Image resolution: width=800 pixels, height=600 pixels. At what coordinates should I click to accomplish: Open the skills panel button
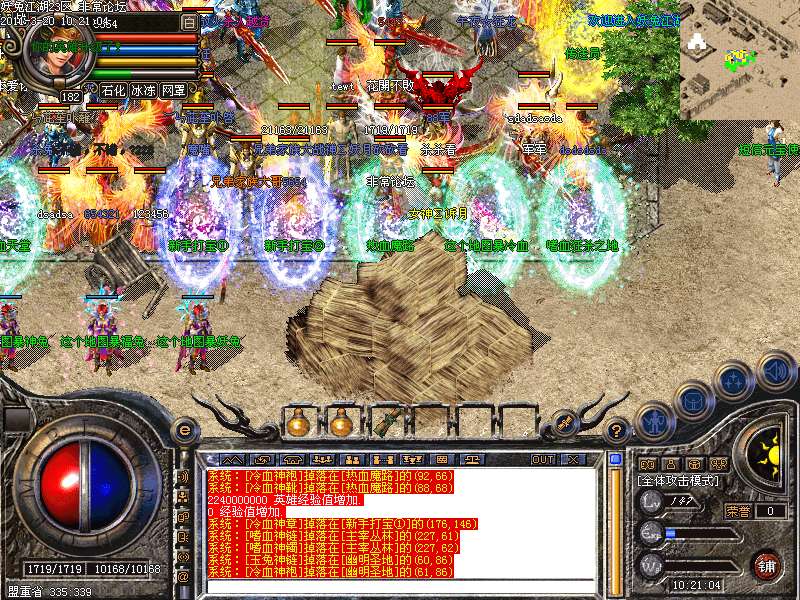732,381
